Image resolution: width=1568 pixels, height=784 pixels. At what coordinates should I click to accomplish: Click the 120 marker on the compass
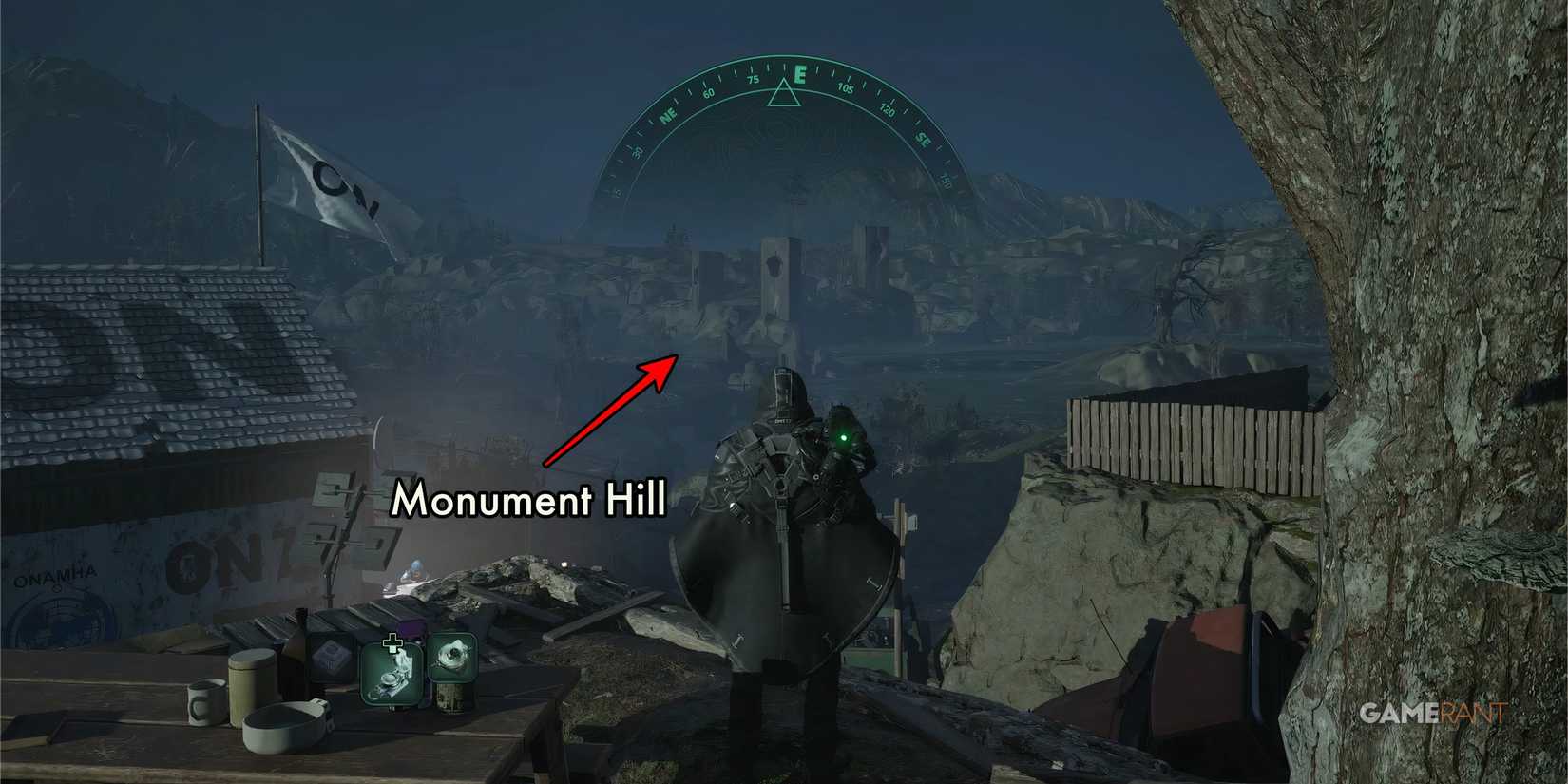[x=889, y=110]
